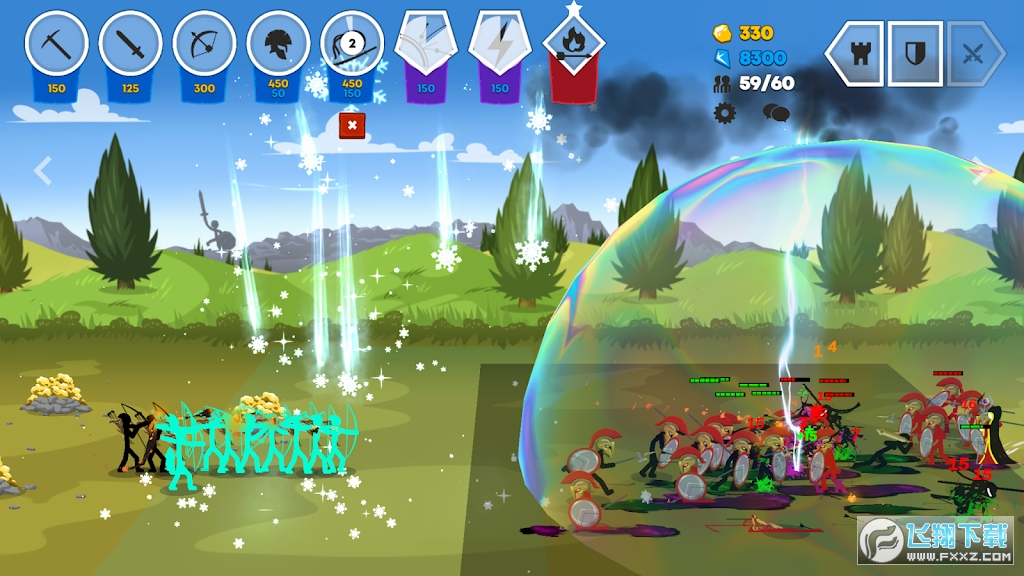Viewport: 1024px width, 576px height.
Task: Open the chat bubbles
Action: (776, 112)
